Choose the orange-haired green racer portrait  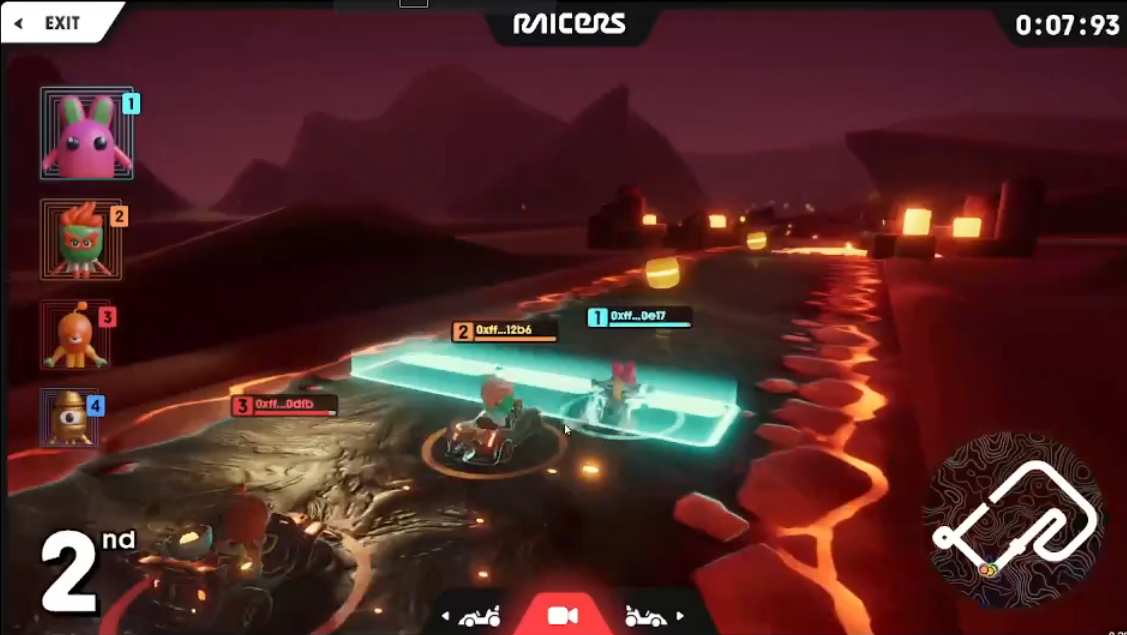click(80, 240)
